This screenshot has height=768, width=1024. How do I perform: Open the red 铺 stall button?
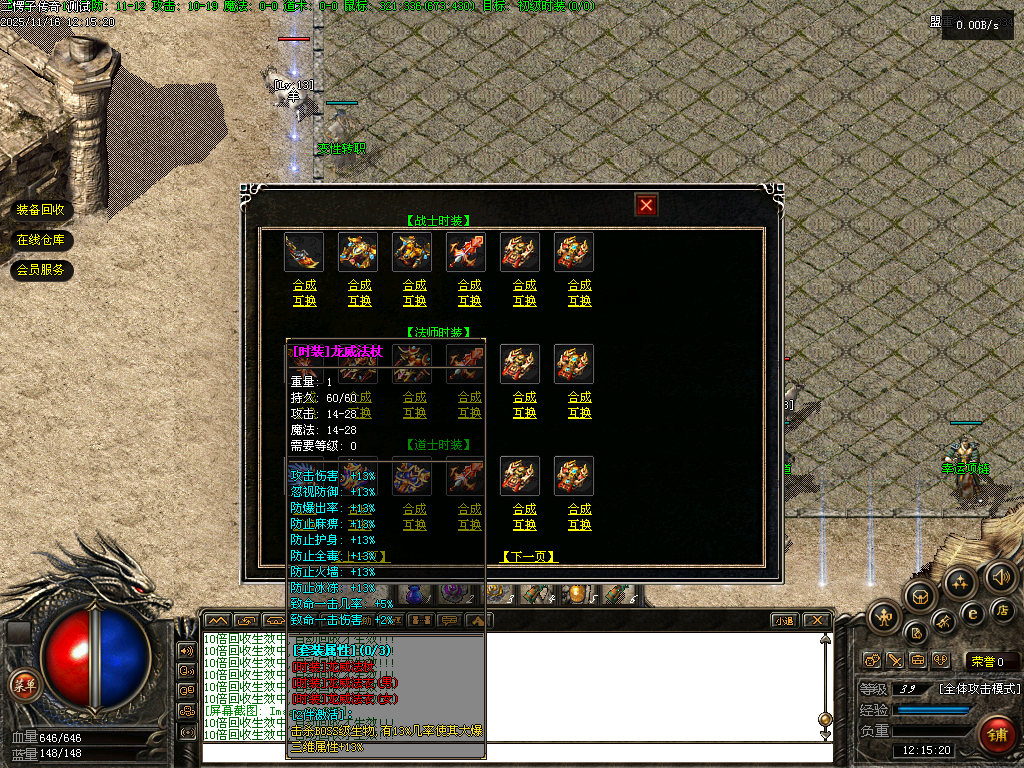click(x=996, y=734)
